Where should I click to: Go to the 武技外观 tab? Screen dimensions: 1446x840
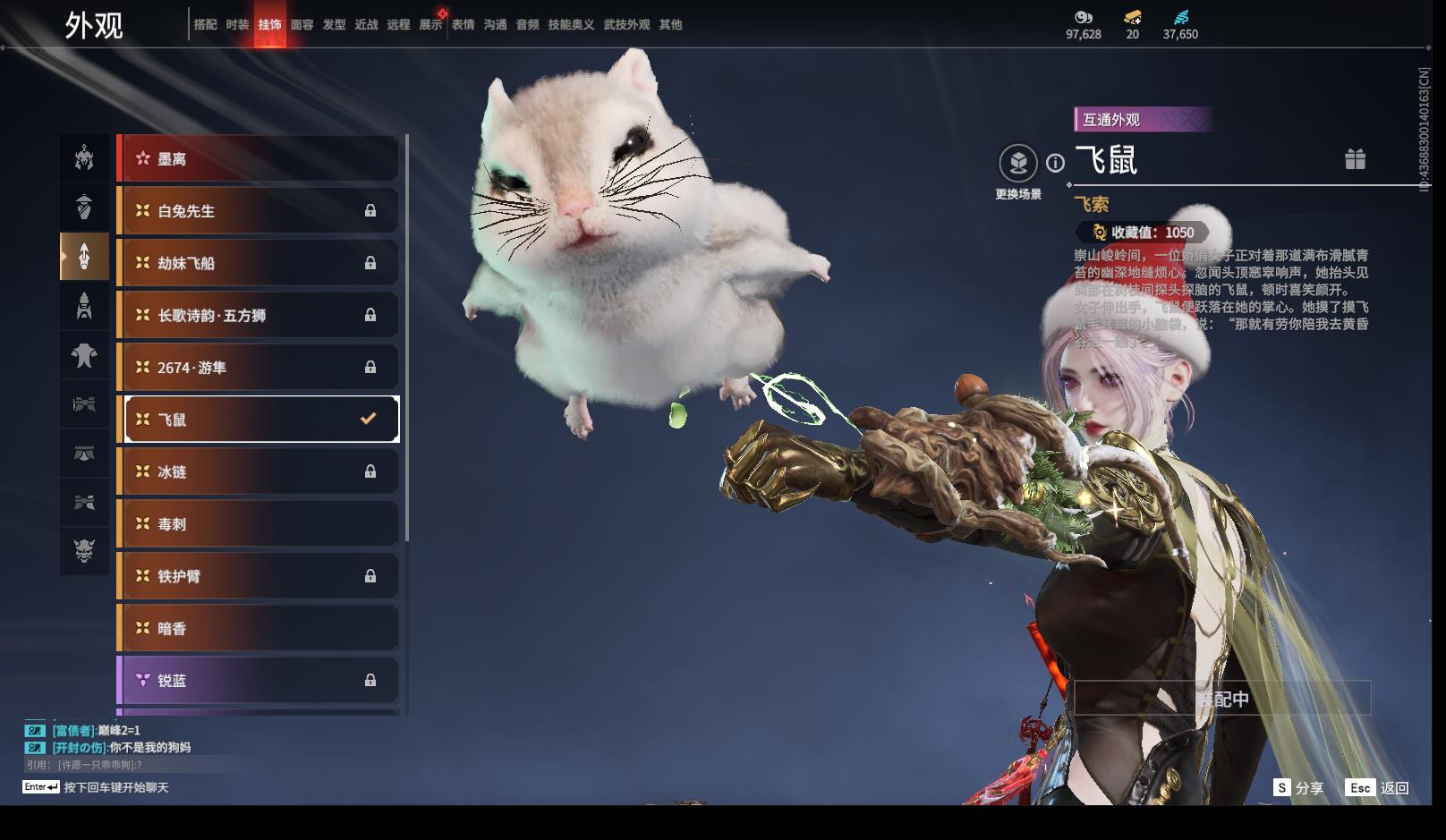click(626, 25)
